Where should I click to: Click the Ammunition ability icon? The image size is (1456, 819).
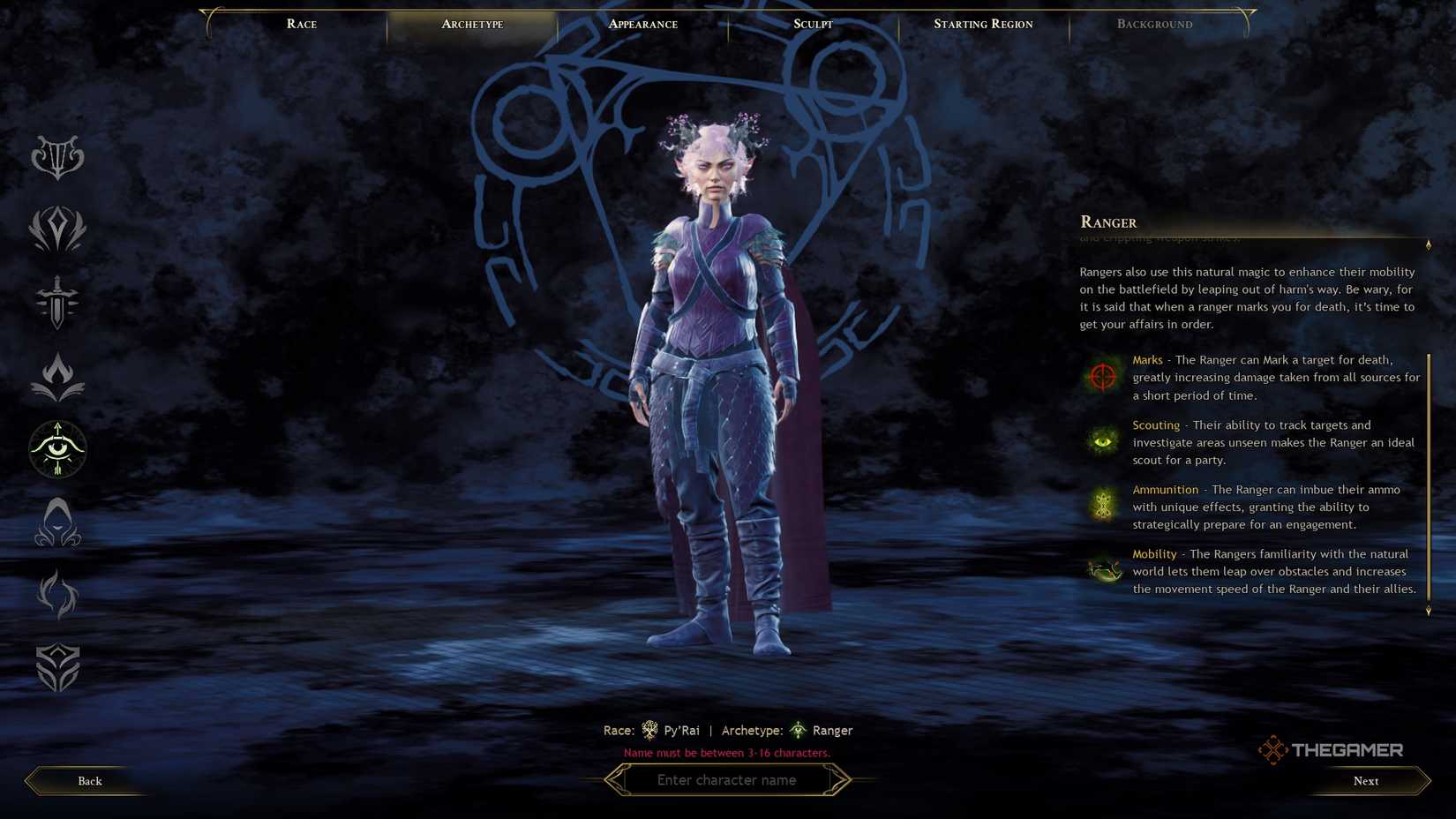click(x=1102, y=506)
